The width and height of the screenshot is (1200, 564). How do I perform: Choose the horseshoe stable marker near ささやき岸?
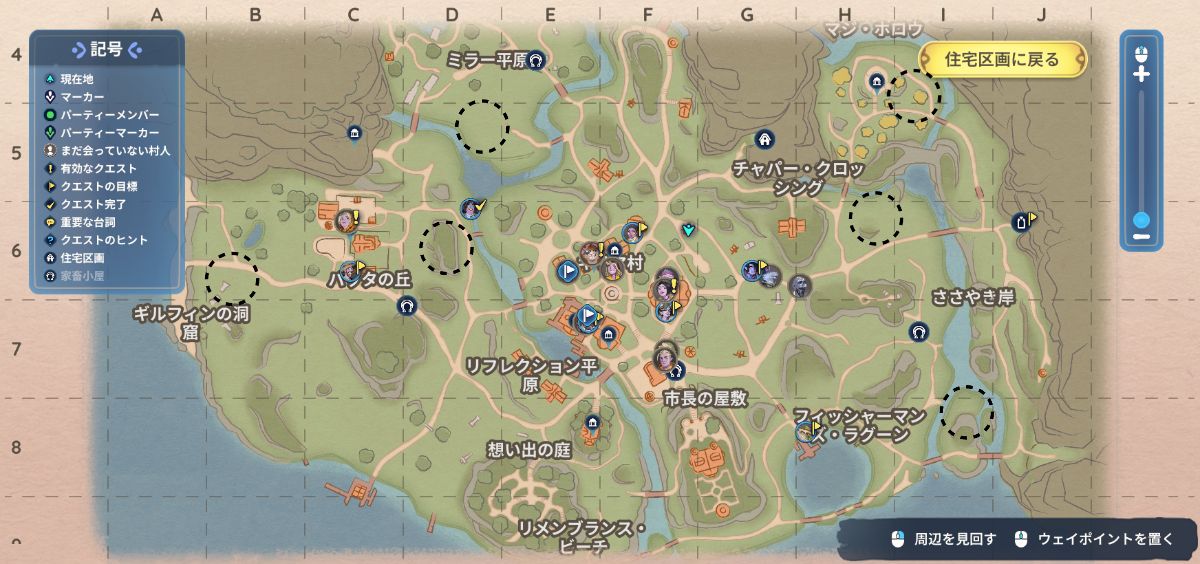918,331
